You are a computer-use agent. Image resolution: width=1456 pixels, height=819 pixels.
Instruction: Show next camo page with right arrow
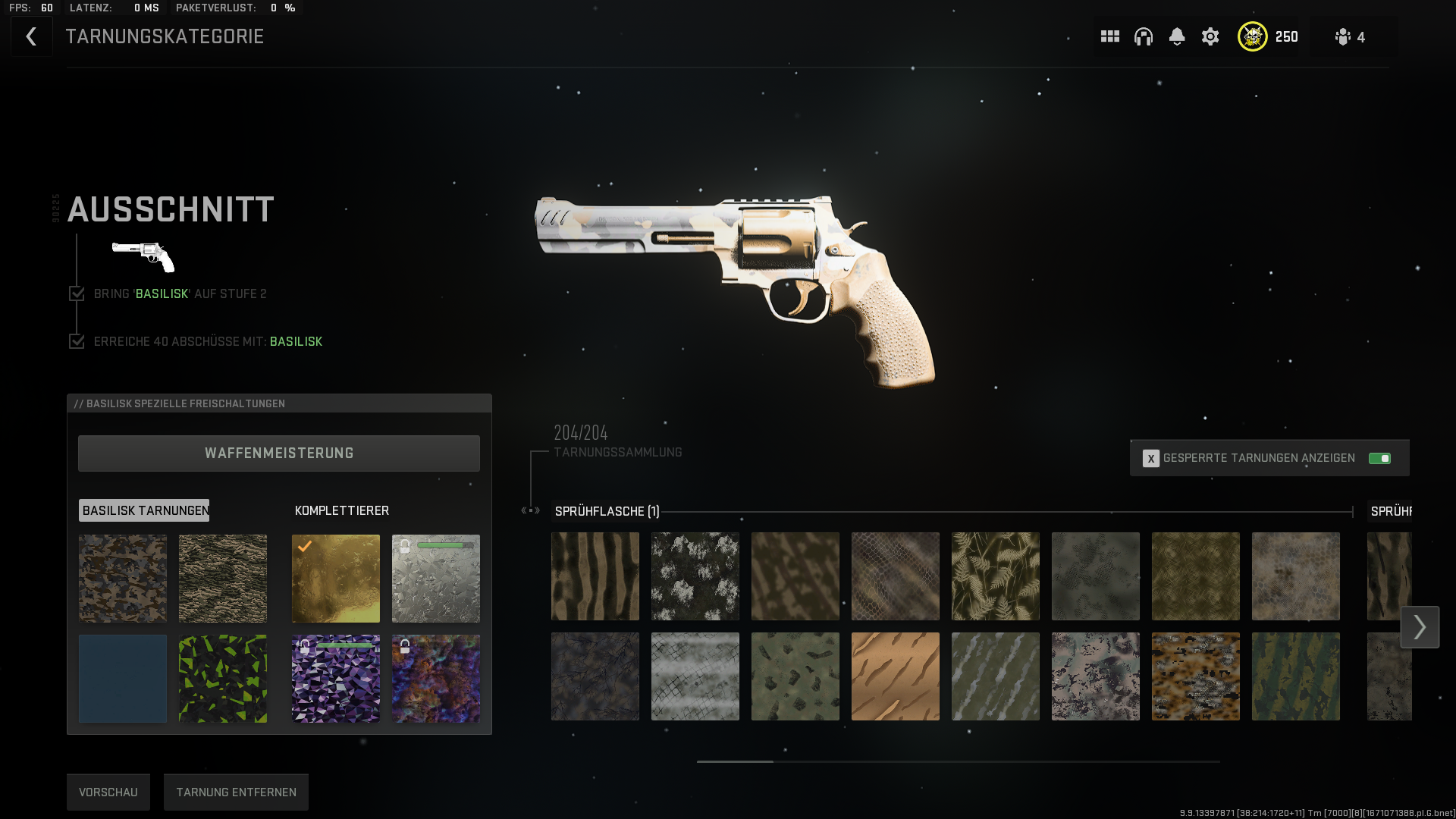(x=1420, y=627)
